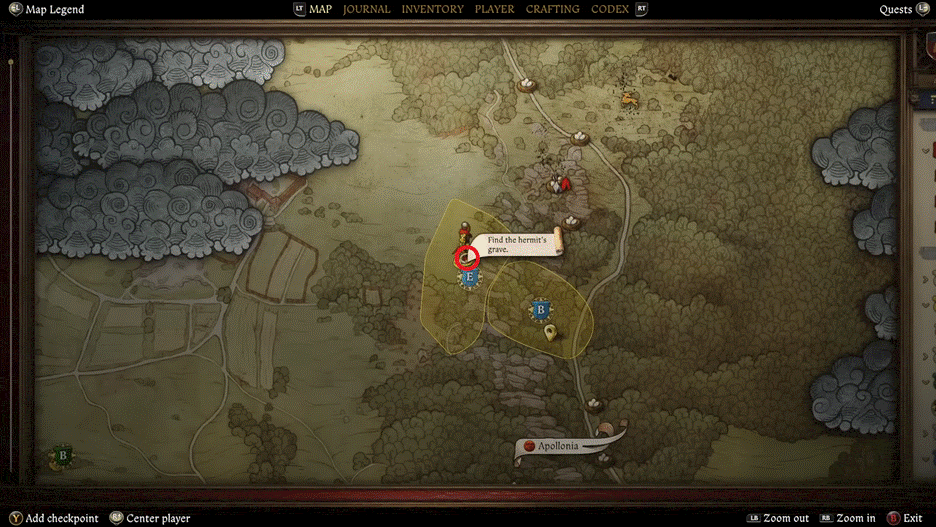
Task: Show the Quests panel
Action: [895, 10]
